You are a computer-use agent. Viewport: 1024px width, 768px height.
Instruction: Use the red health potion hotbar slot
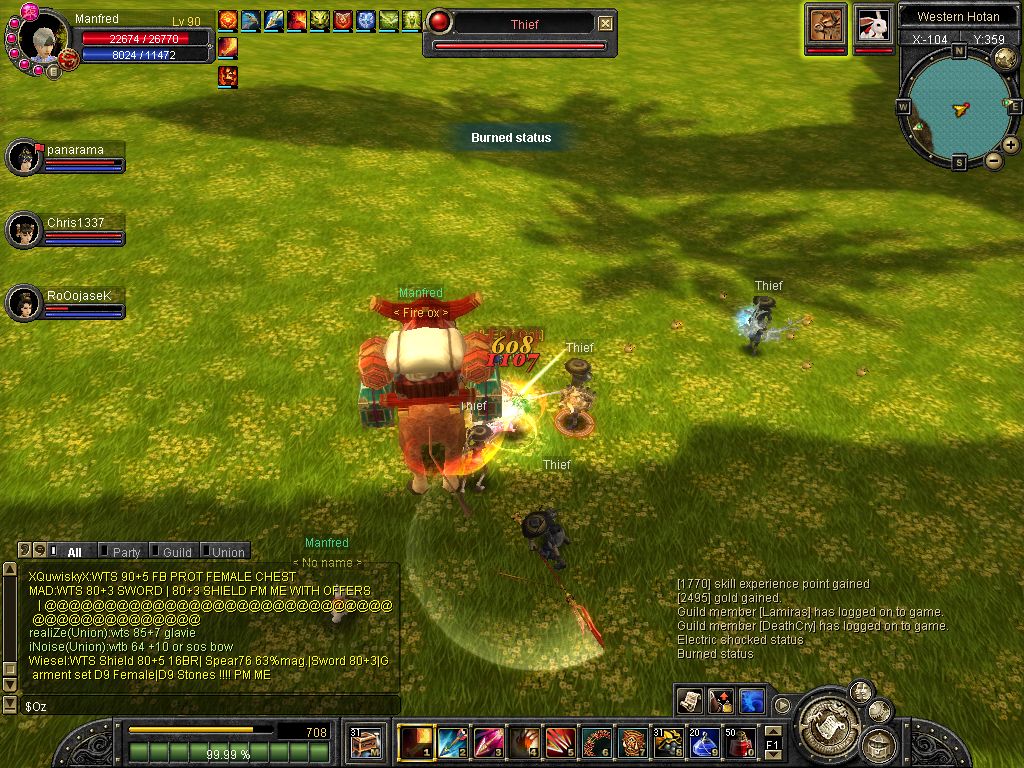pyautogui.click(x=740, y=743)
